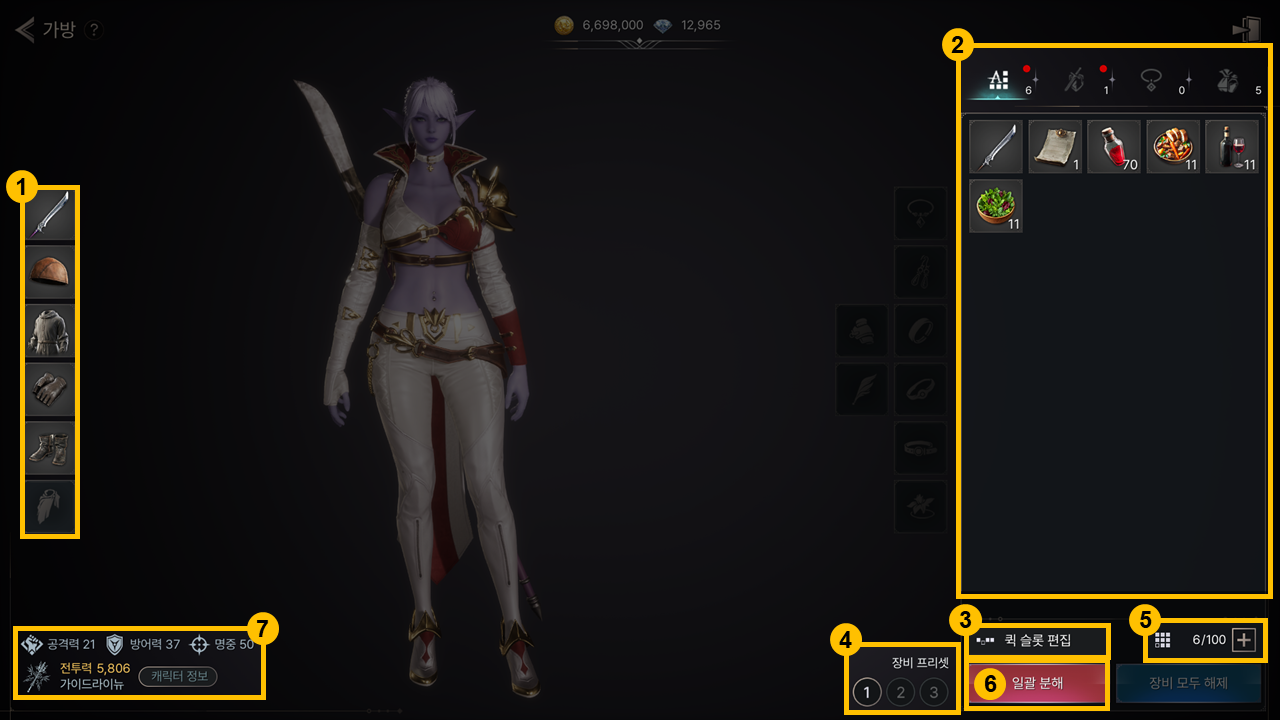Select the scroll item in the bag
Screen dimensions: 1280x720
click(x=1055, y=147)
